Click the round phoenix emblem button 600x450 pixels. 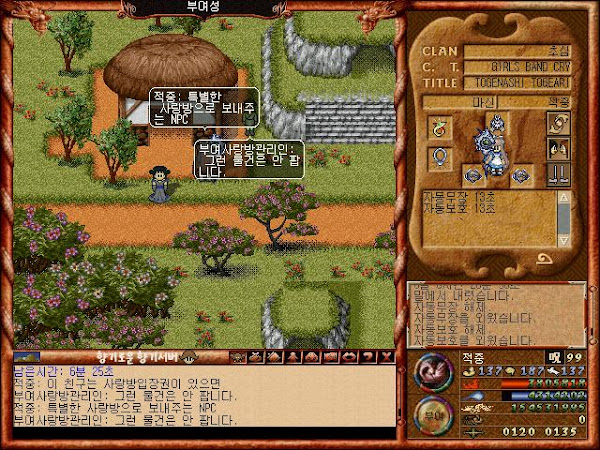click(433, 372)
